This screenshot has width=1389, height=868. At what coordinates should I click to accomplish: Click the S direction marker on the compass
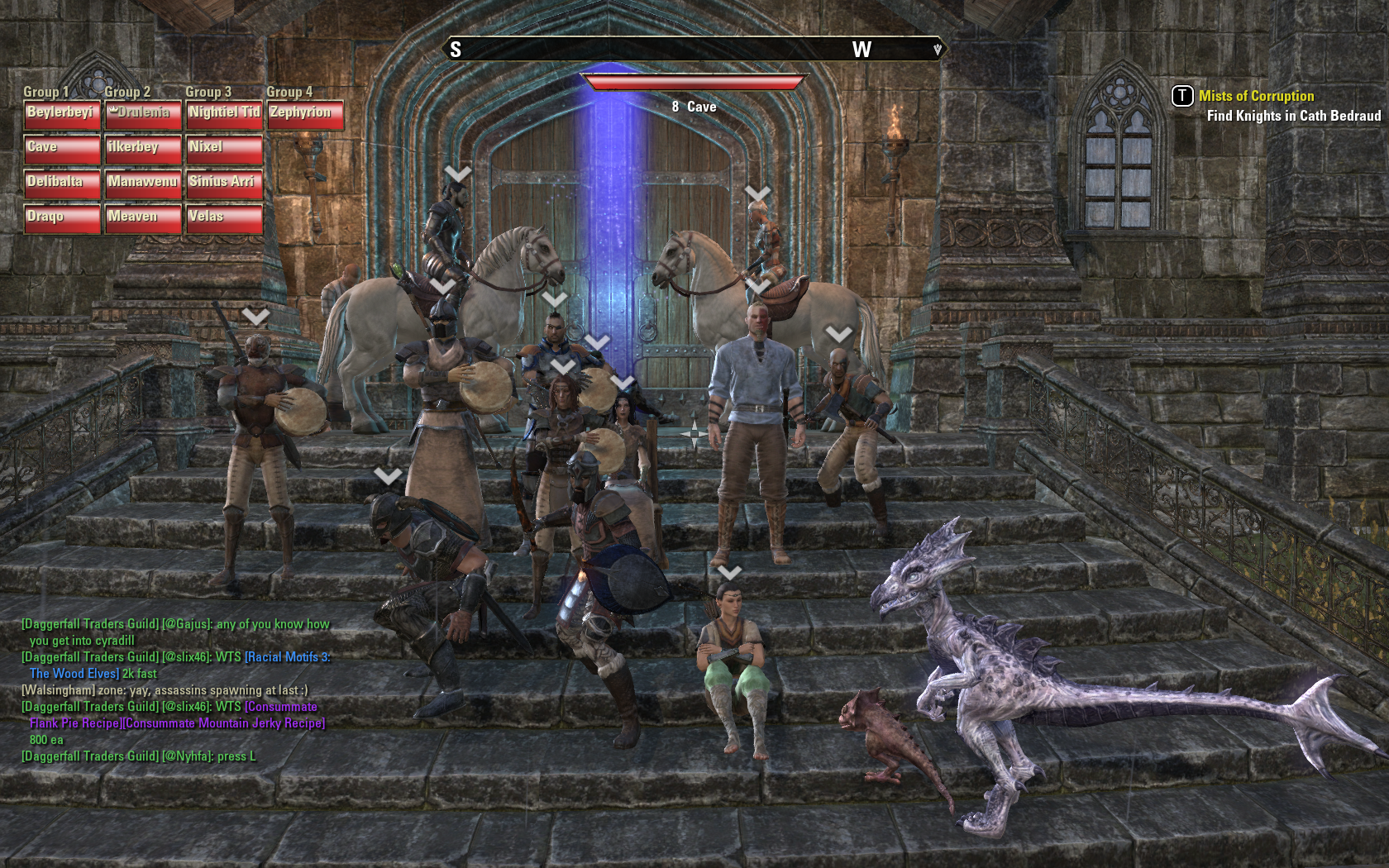point(456,50)
